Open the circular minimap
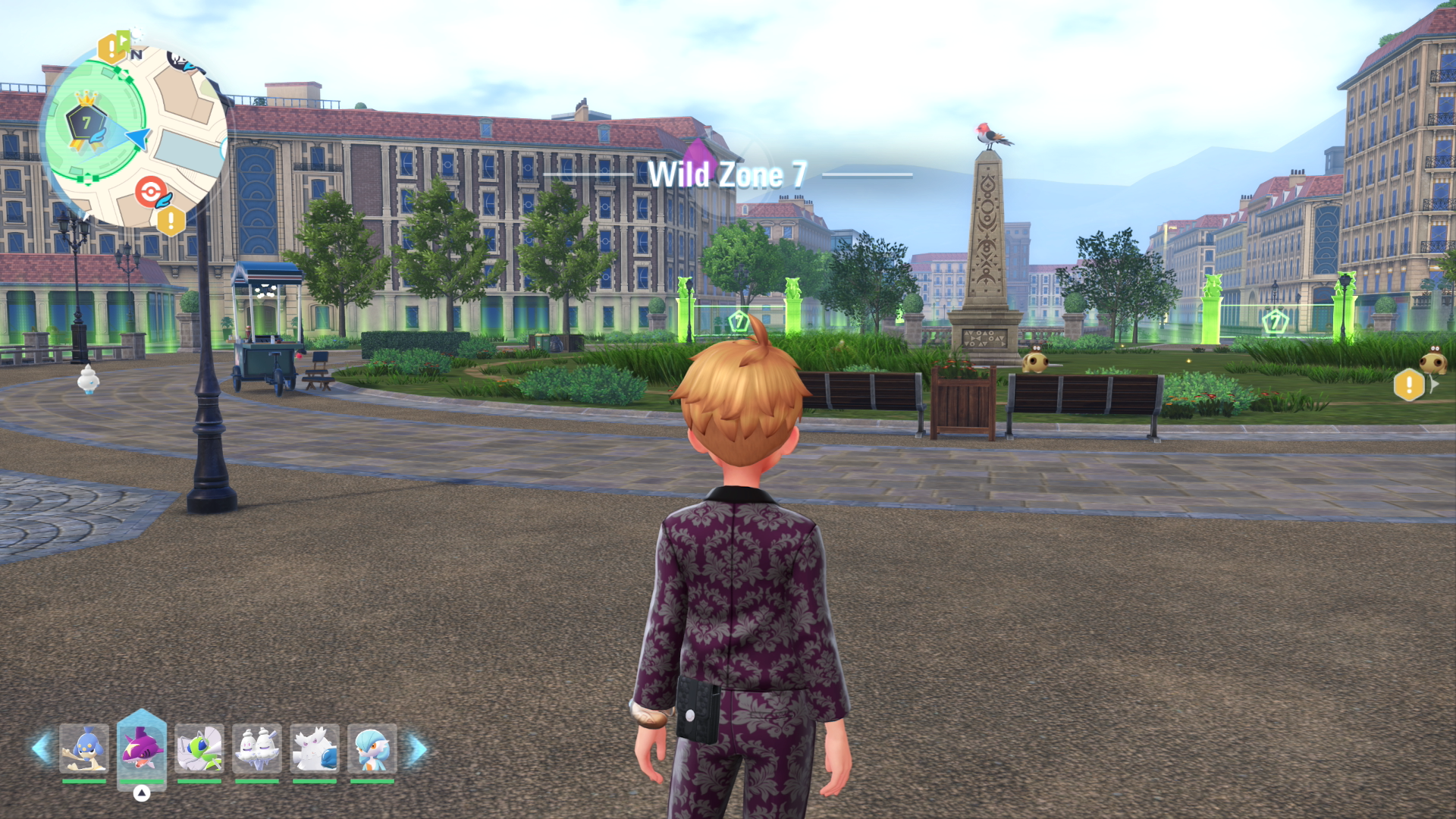This screenshot has height=819, width=1456. [136, 135]
